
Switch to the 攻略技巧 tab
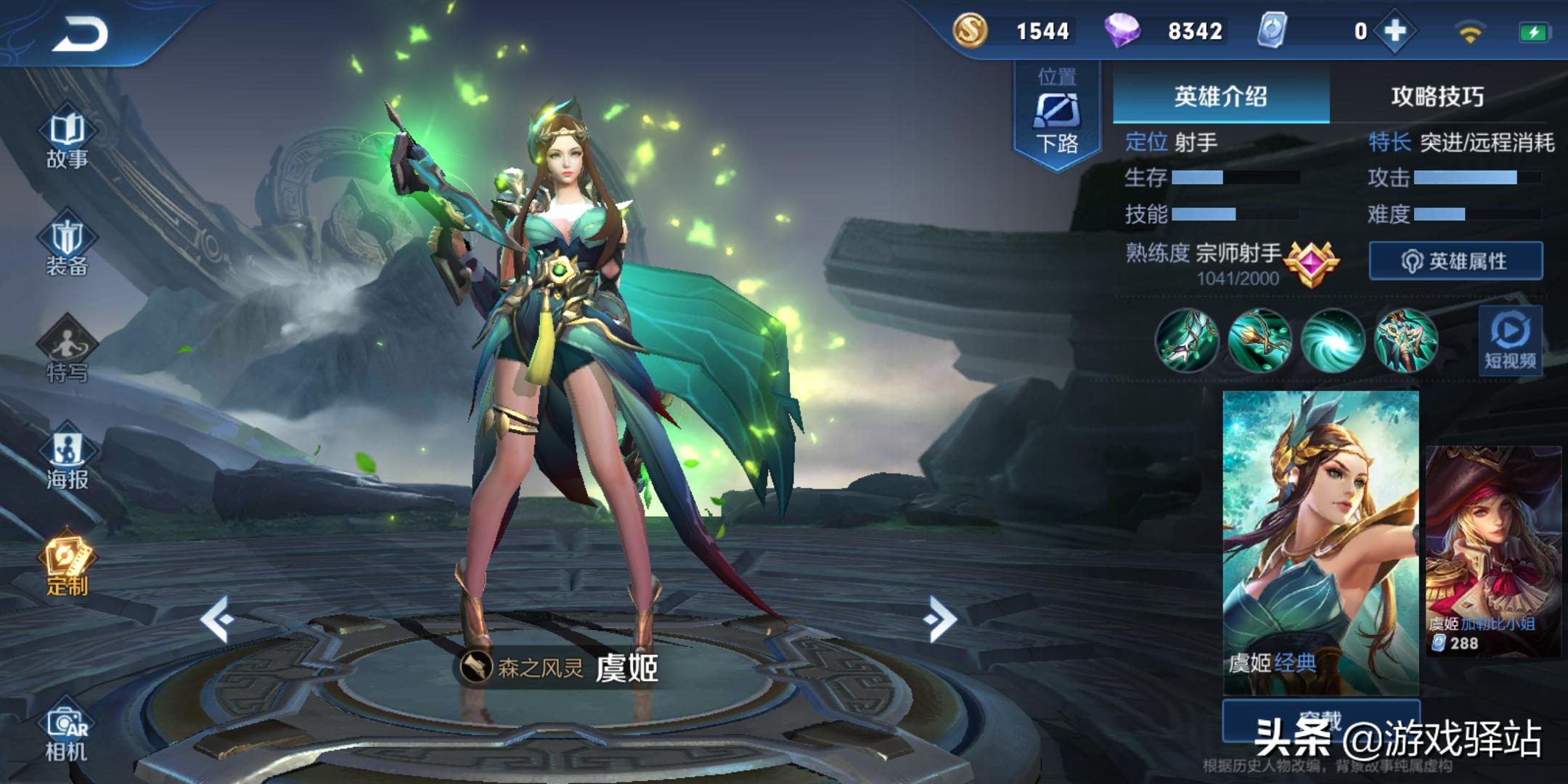pyautogui.click(x=1437, y=97)
